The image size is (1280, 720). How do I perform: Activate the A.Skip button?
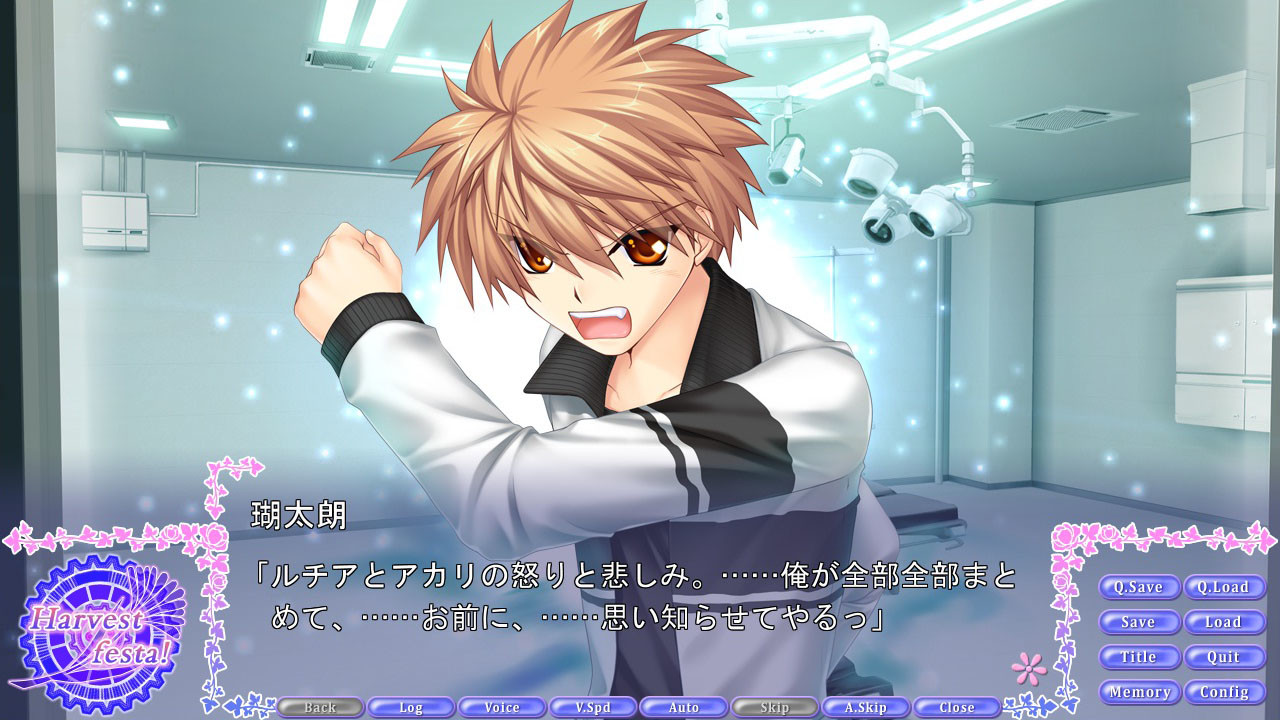pos(866,707)
